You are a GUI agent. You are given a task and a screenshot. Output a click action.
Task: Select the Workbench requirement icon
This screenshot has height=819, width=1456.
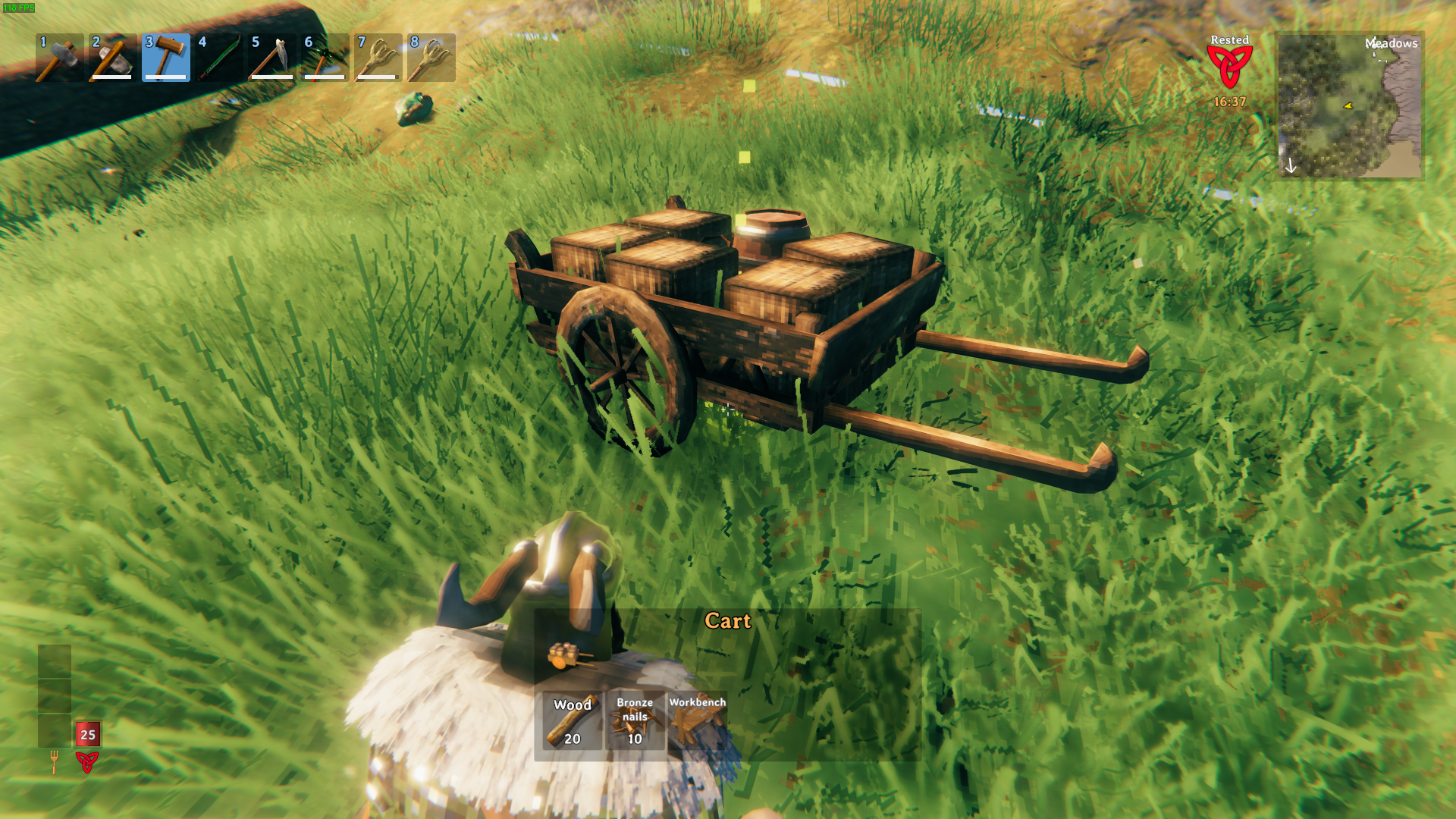pos(697,721)
